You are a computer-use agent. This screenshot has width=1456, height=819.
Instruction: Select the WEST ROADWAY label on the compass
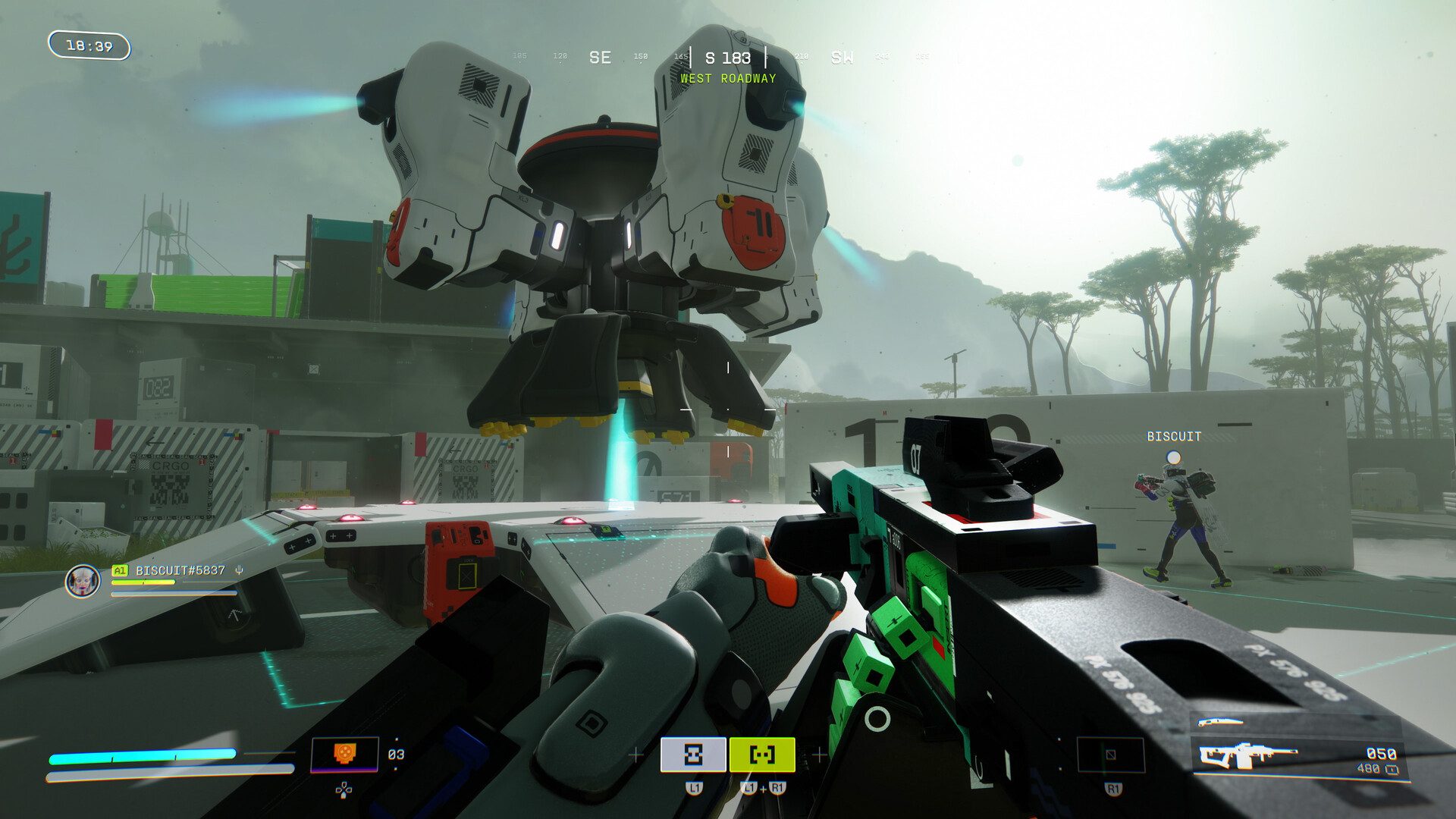click(728, 77)
